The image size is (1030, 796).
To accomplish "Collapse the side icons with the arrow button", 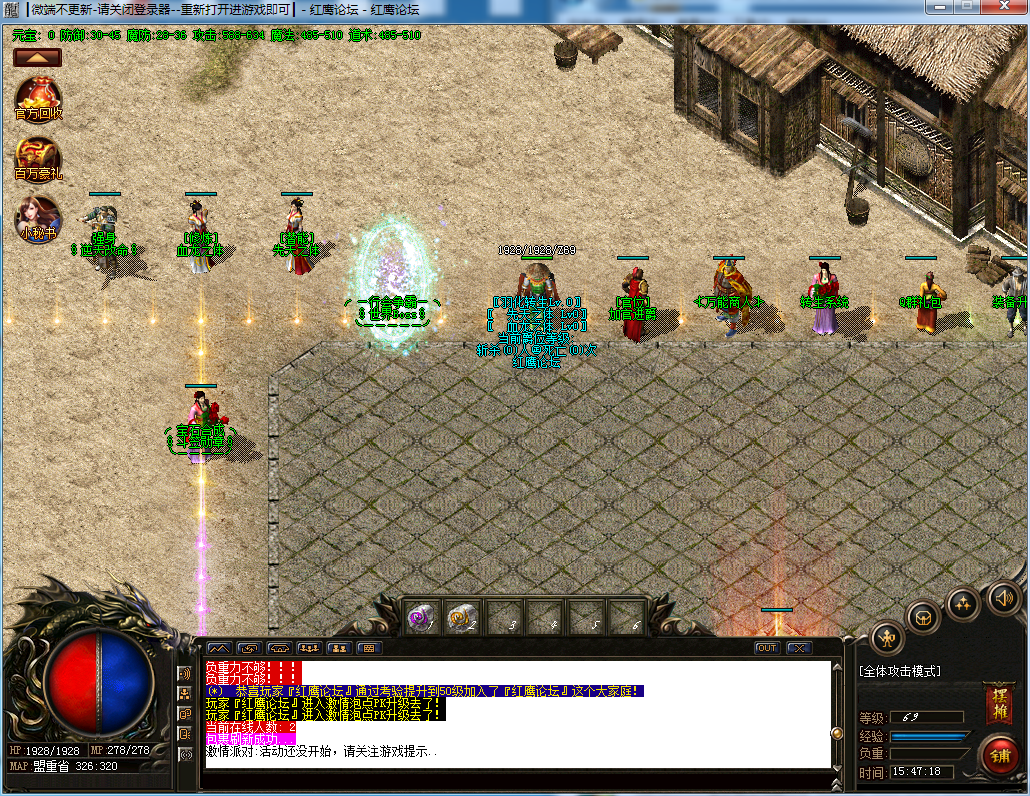I will [38, 58].
